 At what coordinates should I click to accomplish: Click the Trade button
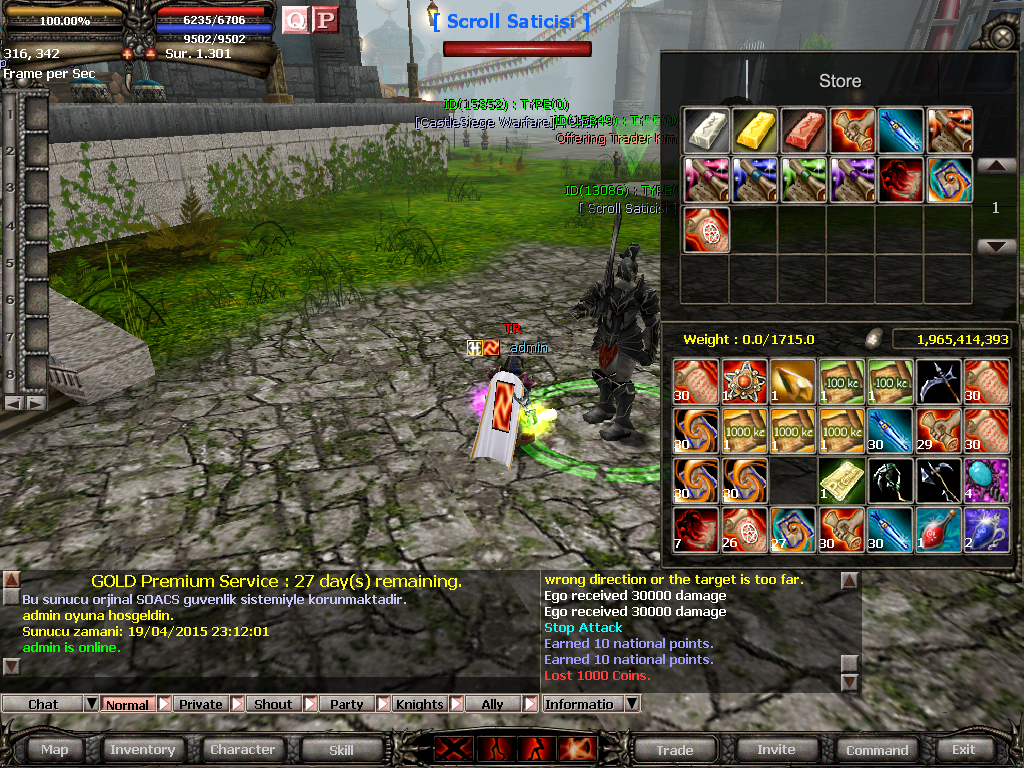click(x=675, y=749)
